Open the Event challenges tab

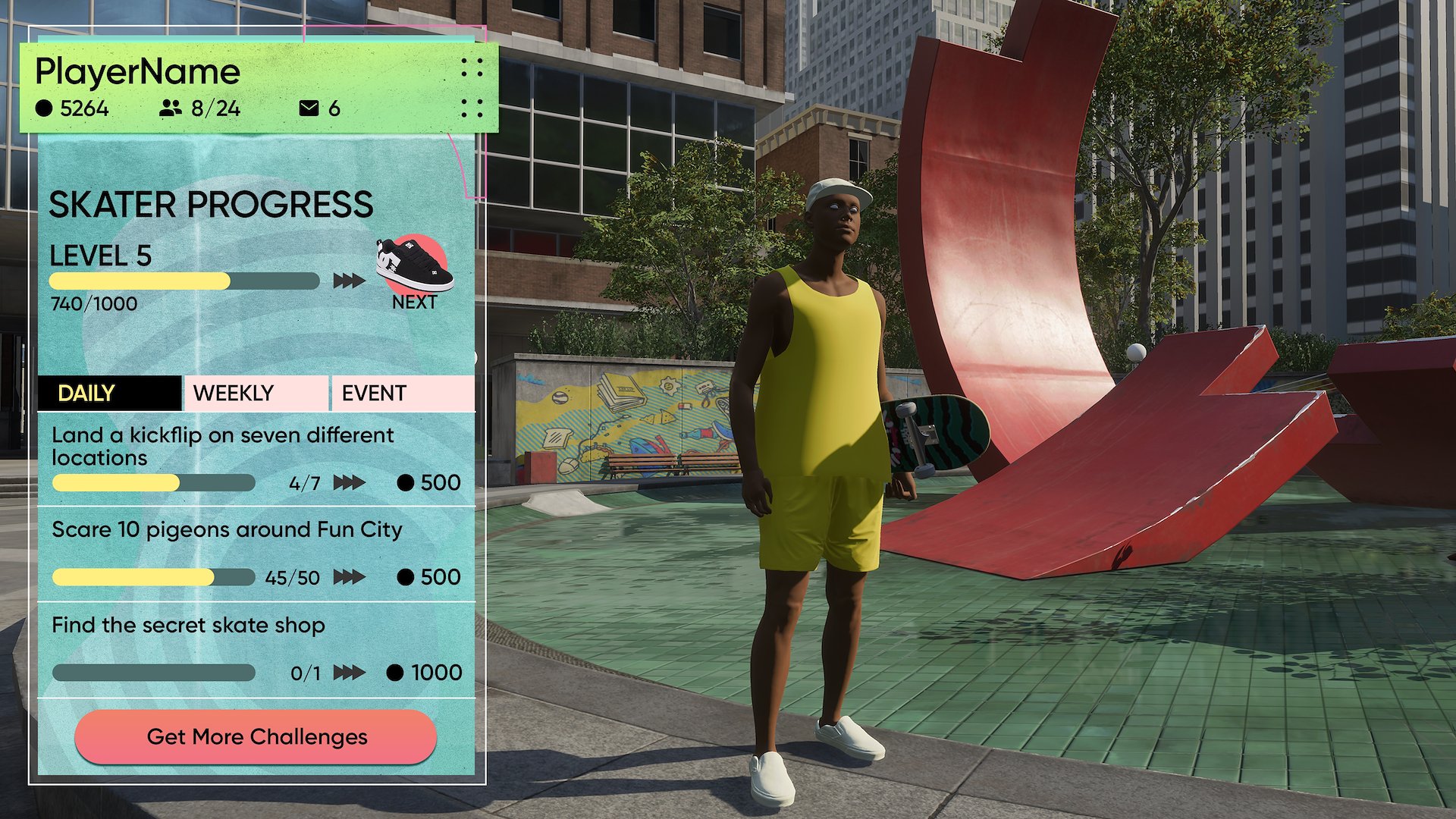tap(403, 393)
